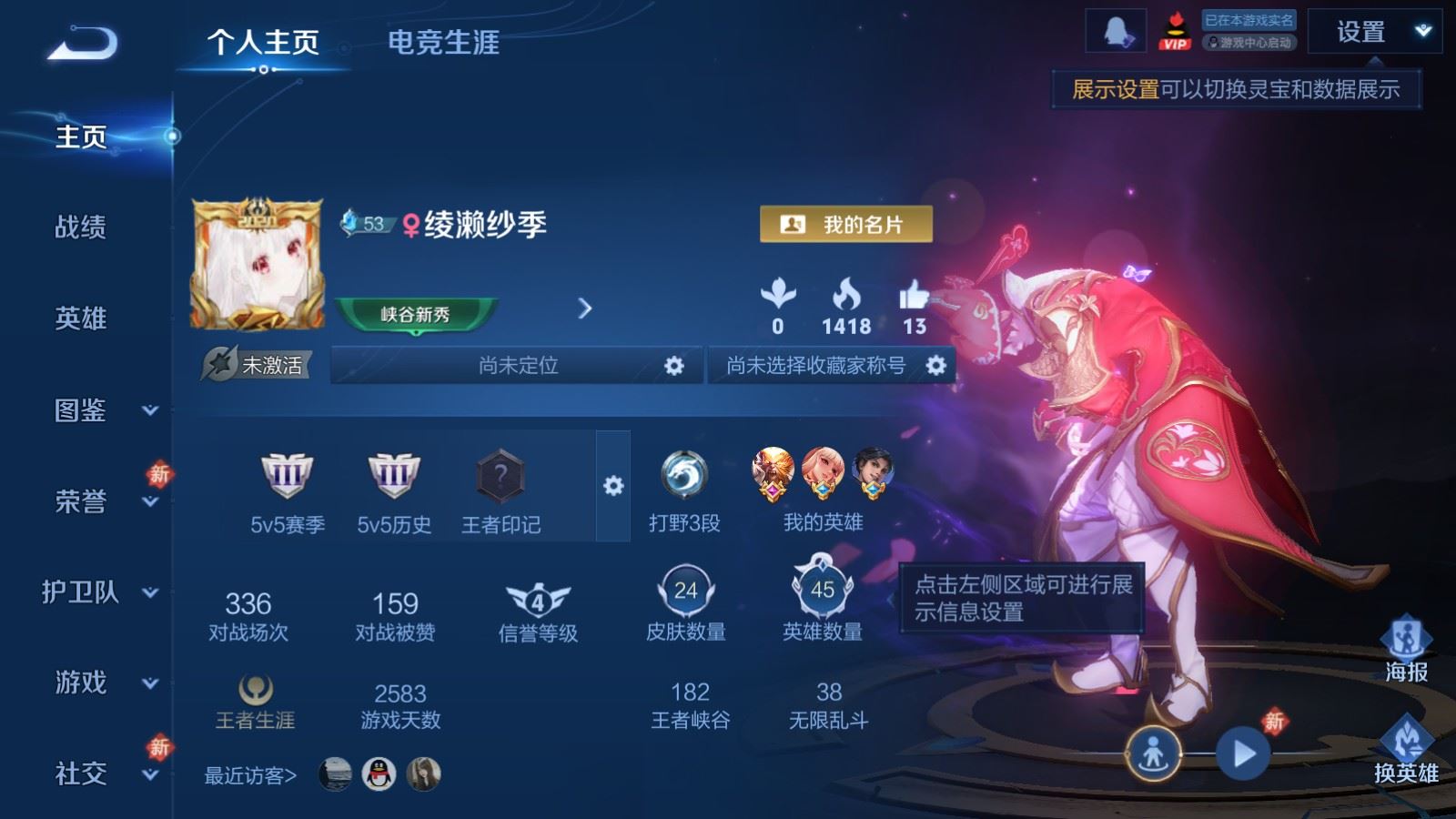Open the 打野3段 jungle rank badge
1456x819 pixels.
[685, 475]
